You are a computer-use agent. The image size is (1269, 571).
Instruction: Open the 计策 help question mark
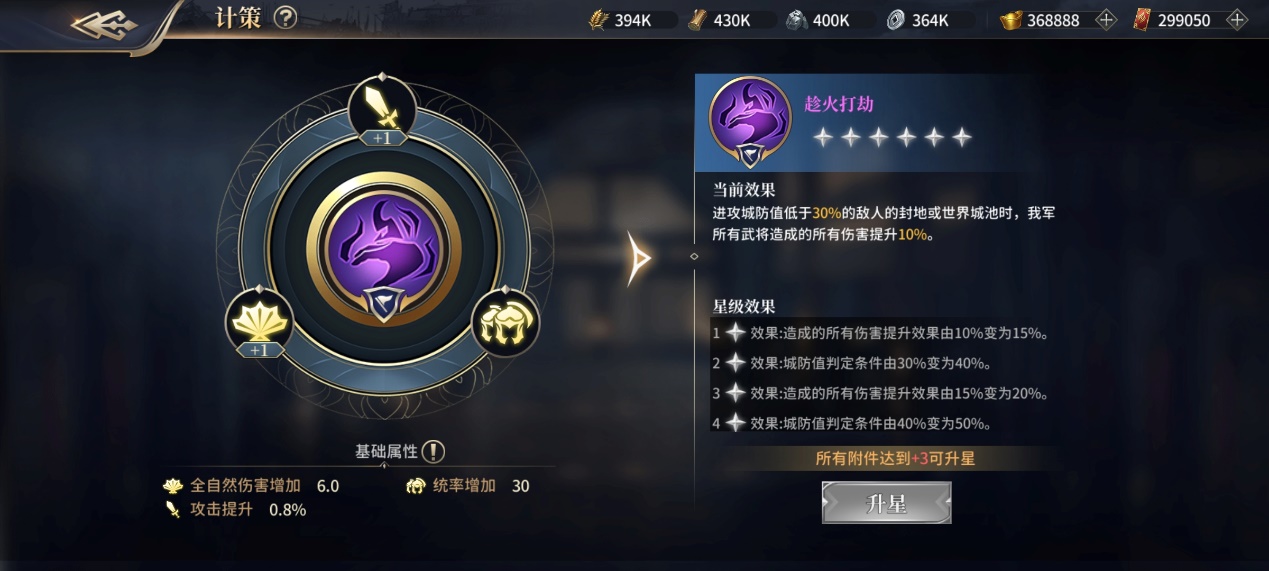point(285,18)
